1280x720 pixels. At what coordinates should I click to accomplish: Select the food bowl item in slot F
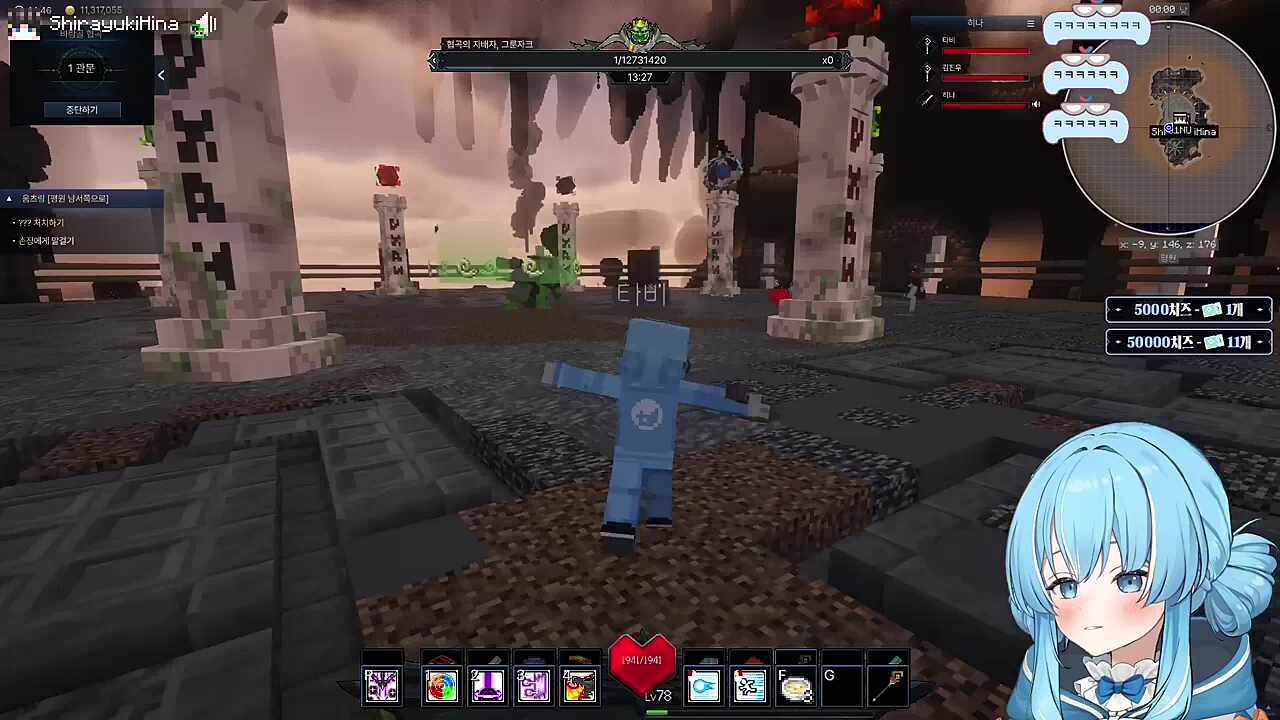click(x=795, y=686)
